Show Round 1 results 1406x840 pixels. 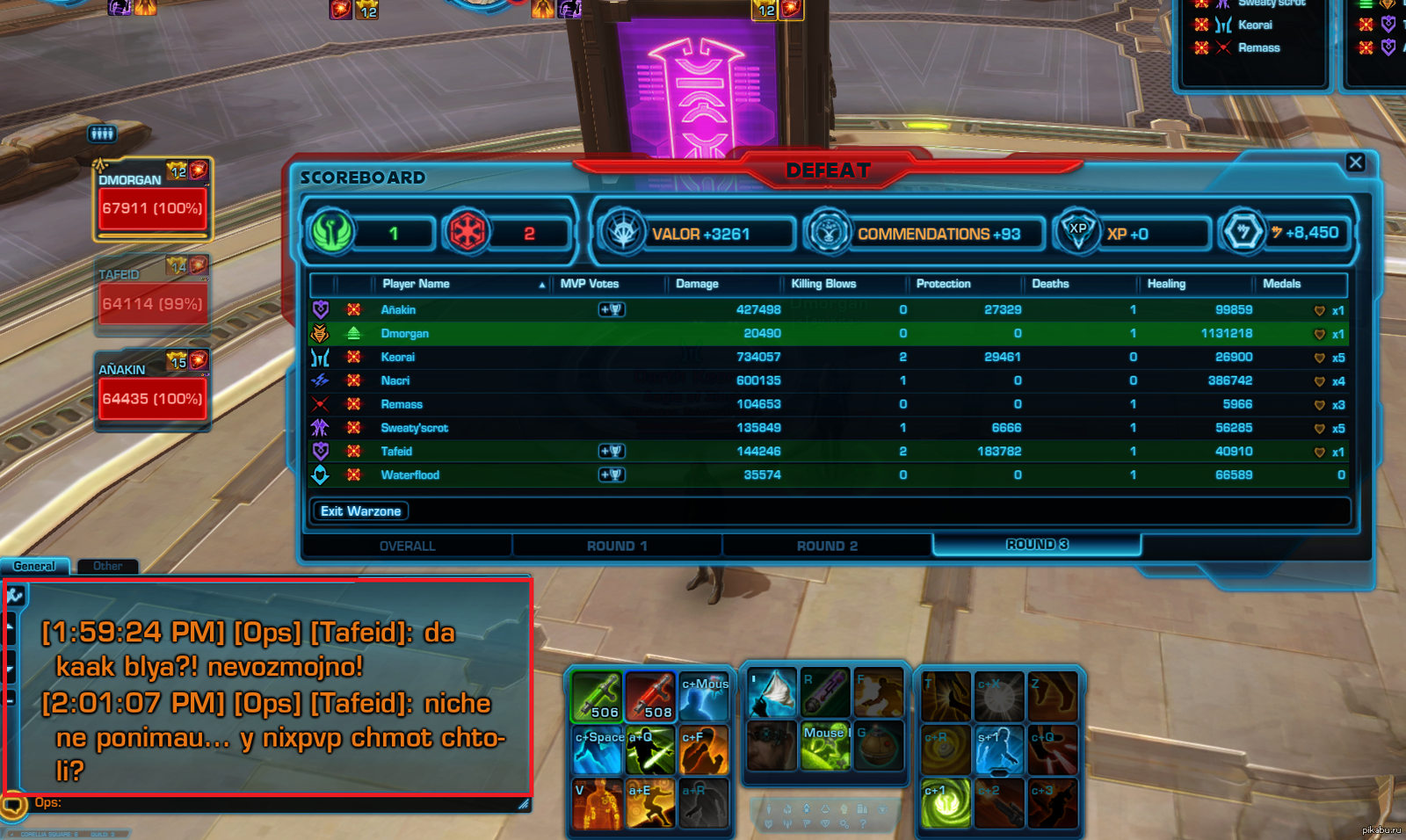(617, 546)
